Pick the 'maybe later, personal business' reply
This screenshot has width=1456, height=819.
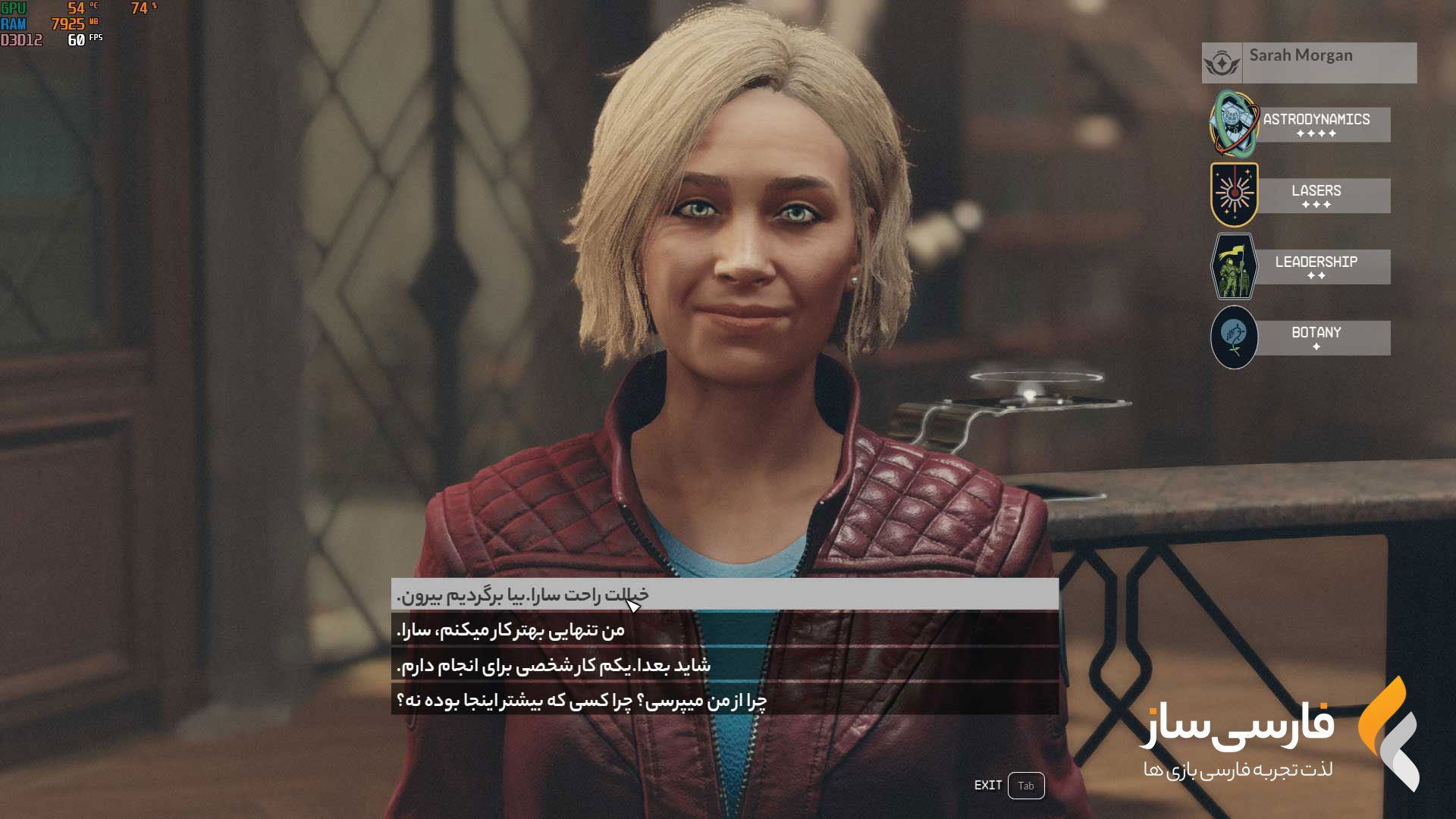[x=724, y=666]
